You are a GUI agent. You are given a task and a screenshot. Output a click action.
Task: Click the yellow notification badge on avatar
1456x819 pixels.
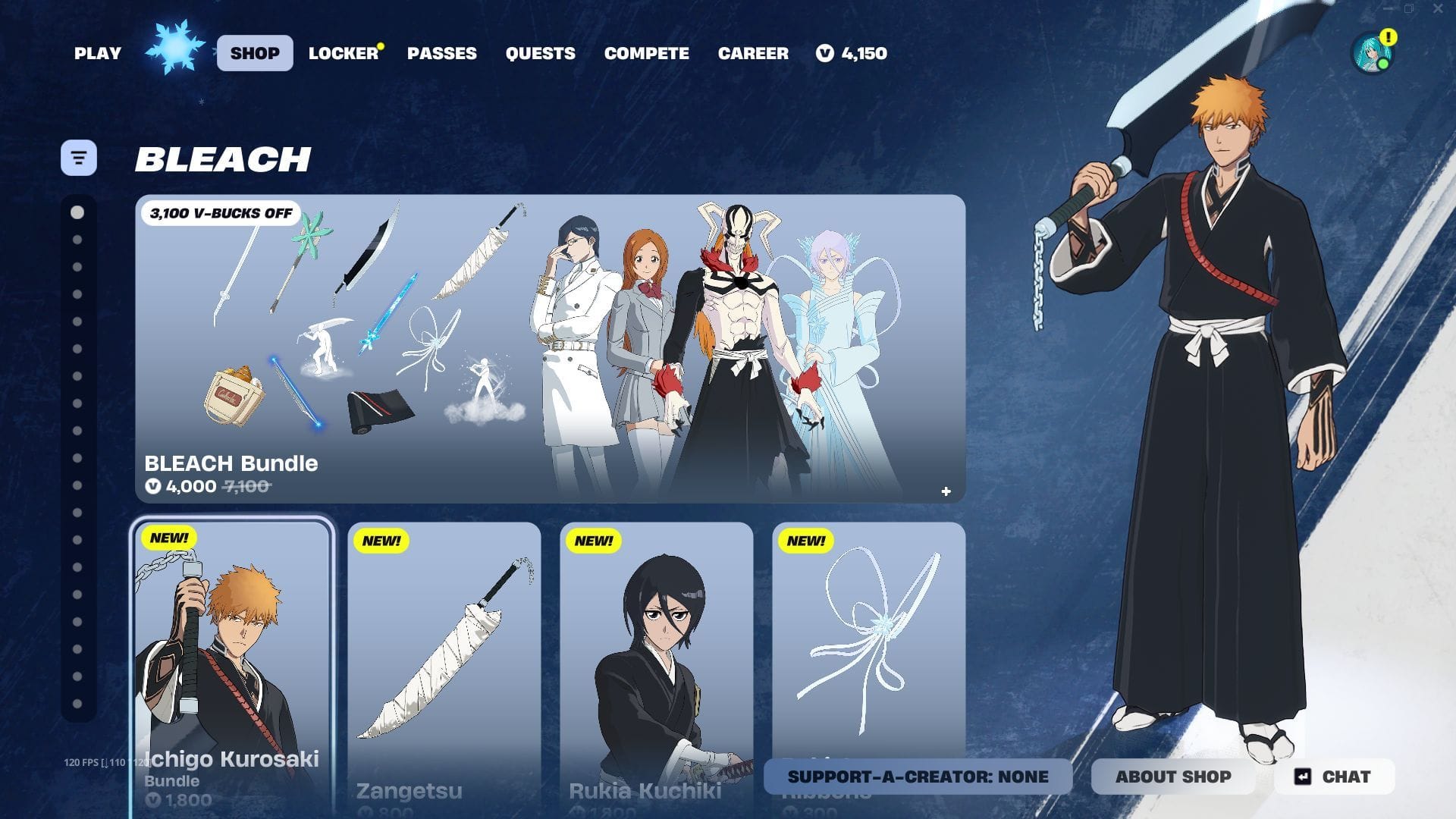point(1389,35)
